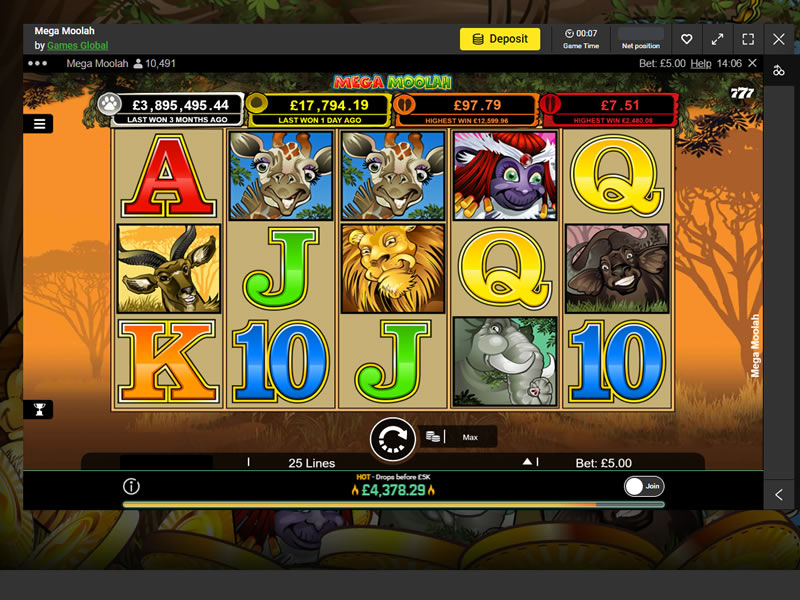Image resolution: width=800 pixels, height=600 pixels.
Task: Show jackpot information with the info icon
Action: pos(131,487)
